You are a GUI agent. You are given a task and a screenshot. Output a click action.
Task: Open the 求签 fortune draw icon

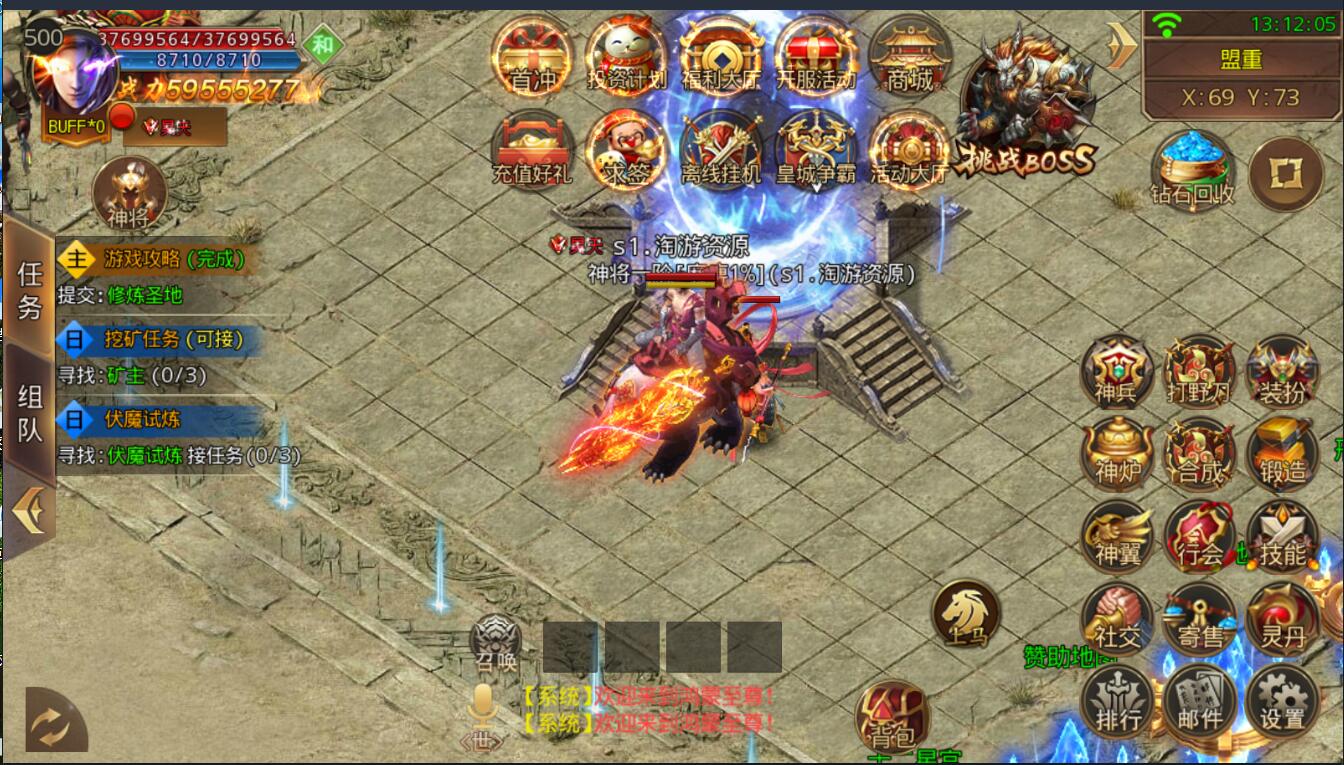point(626,150)
